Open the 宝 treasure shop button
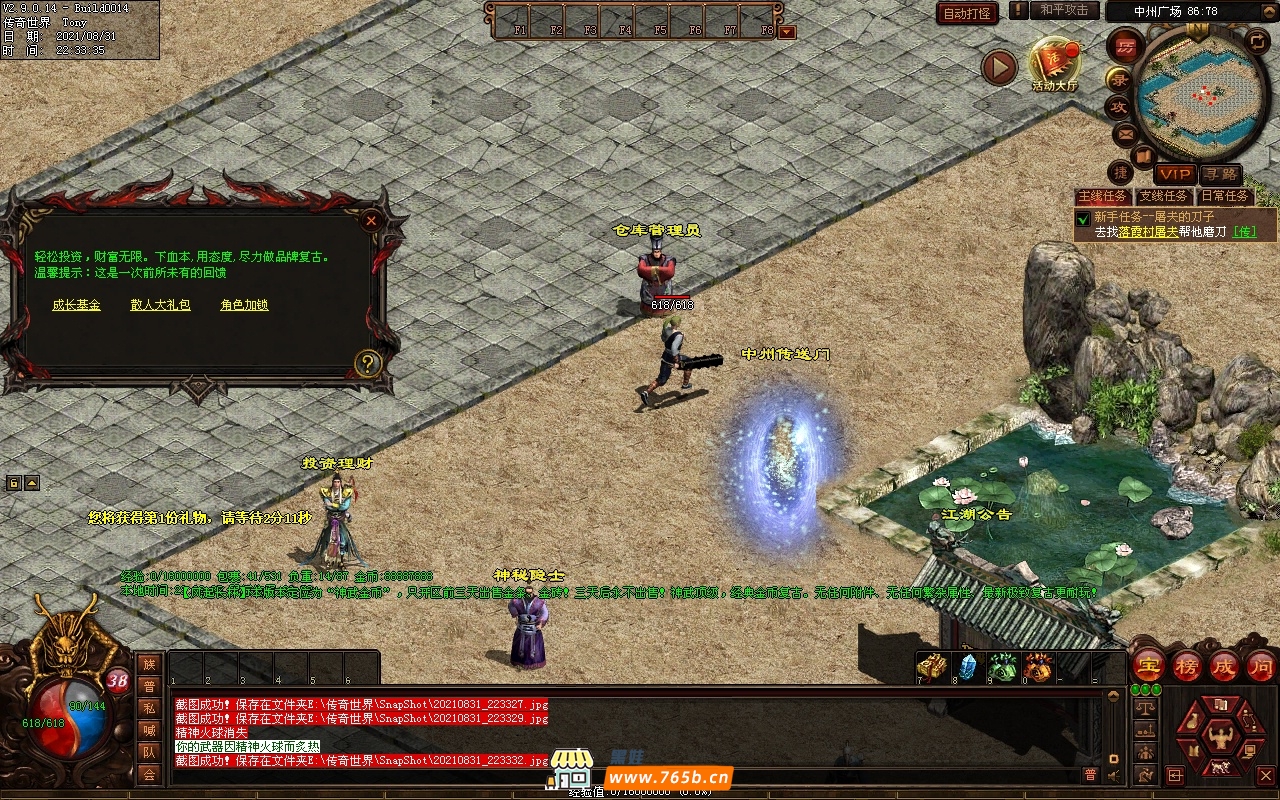The width and height of the screenshot is (1280, 800). coord(1148,667)
